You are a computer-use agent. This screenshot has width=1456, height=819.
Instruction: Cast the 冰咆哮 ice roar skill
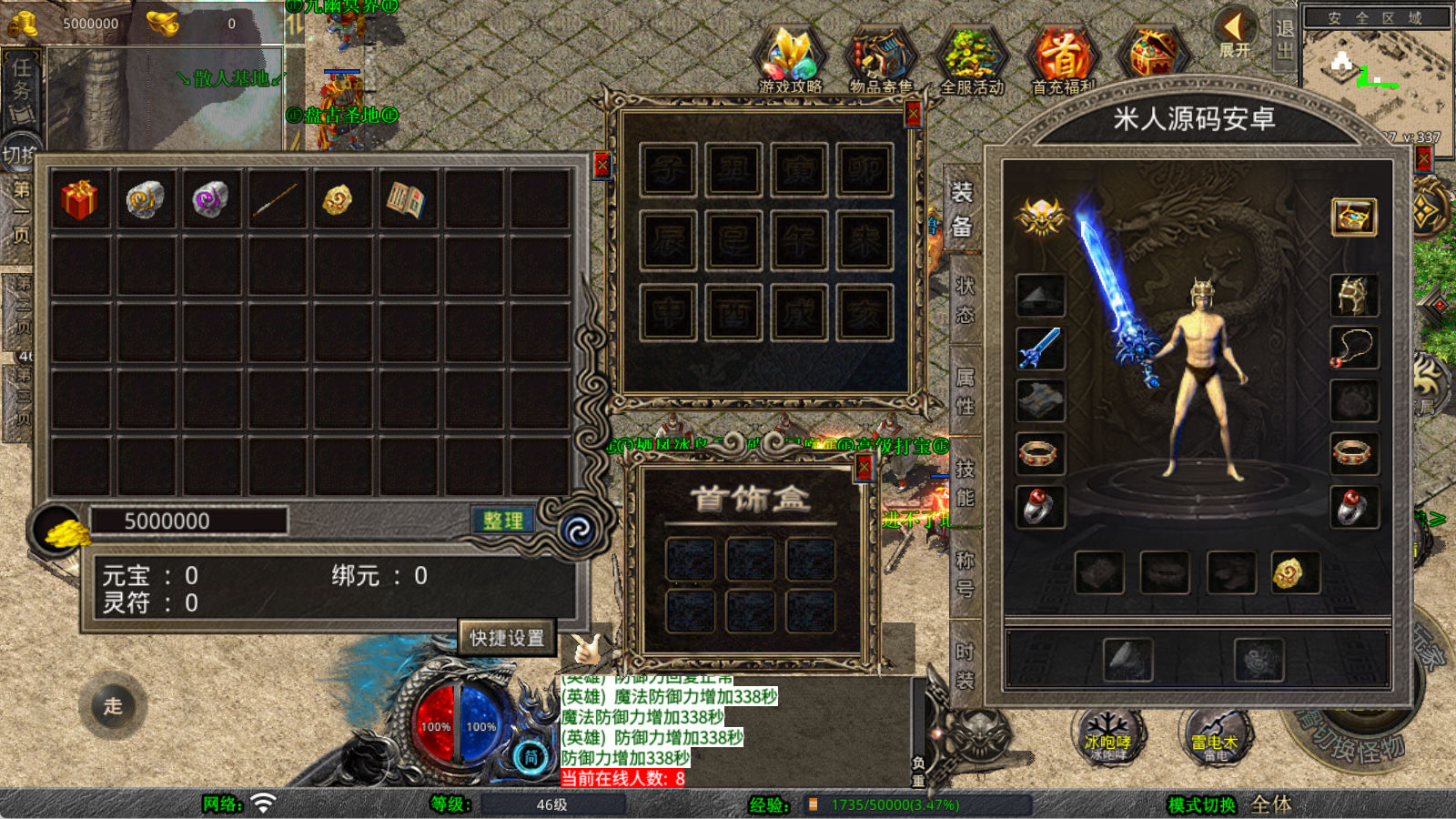coord(1107,735)
